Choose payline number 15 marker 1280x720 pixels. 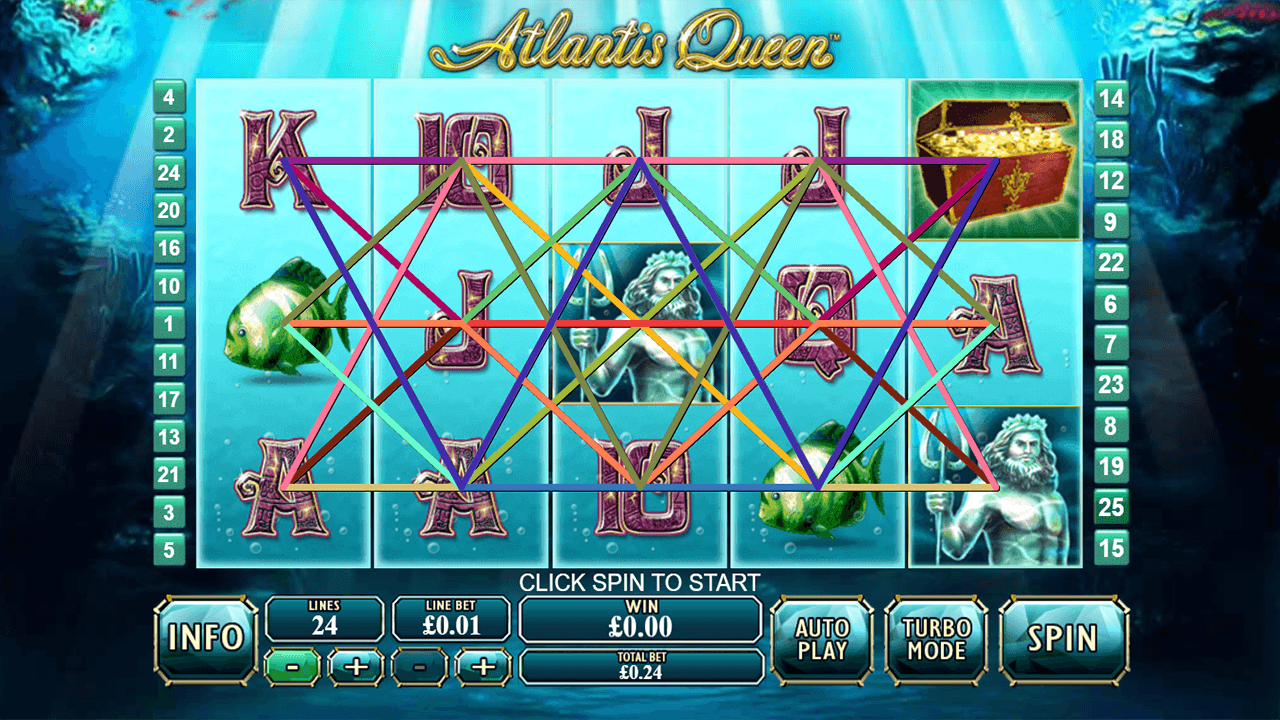tap(1111, 548)
